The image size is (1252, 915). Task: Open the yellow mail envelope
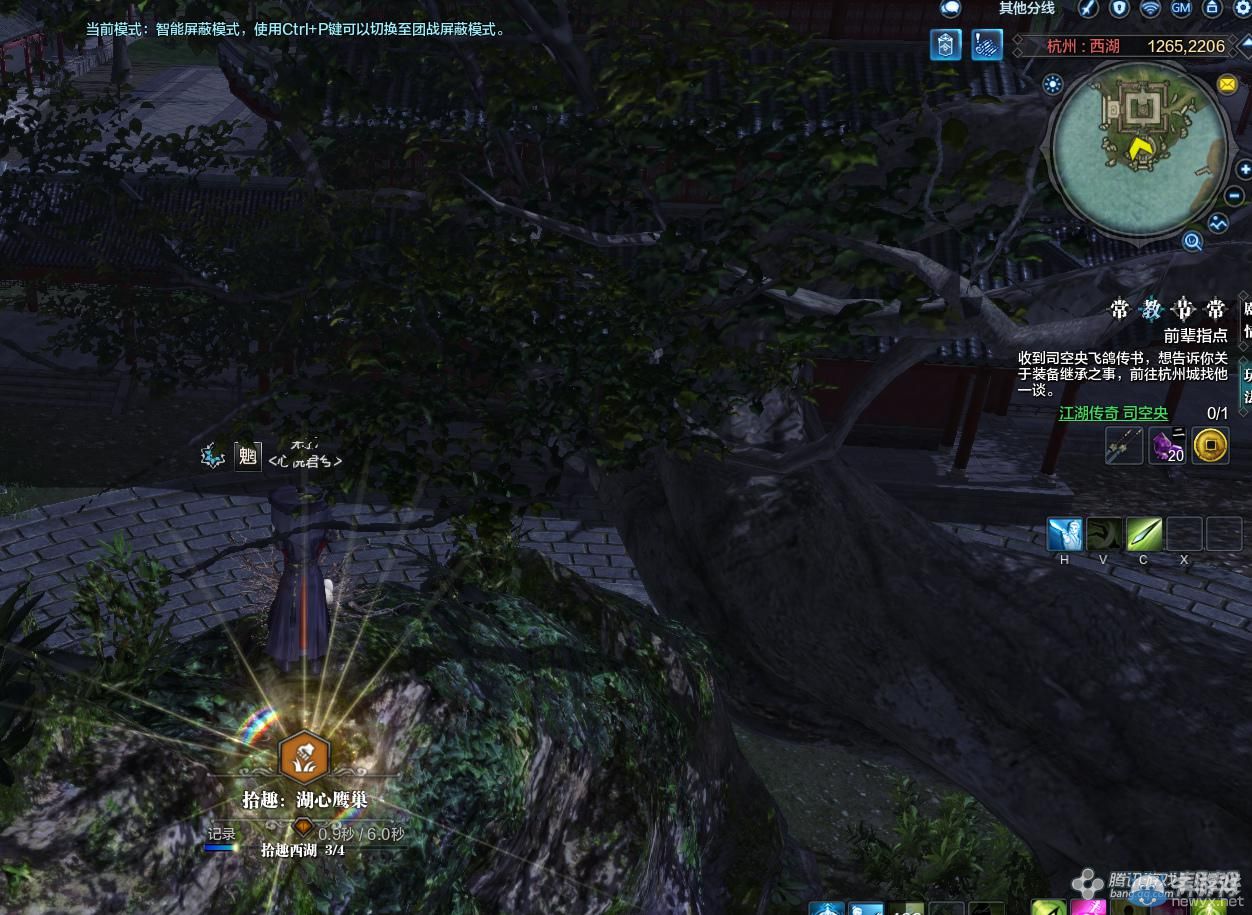[x=1227, y=85]
